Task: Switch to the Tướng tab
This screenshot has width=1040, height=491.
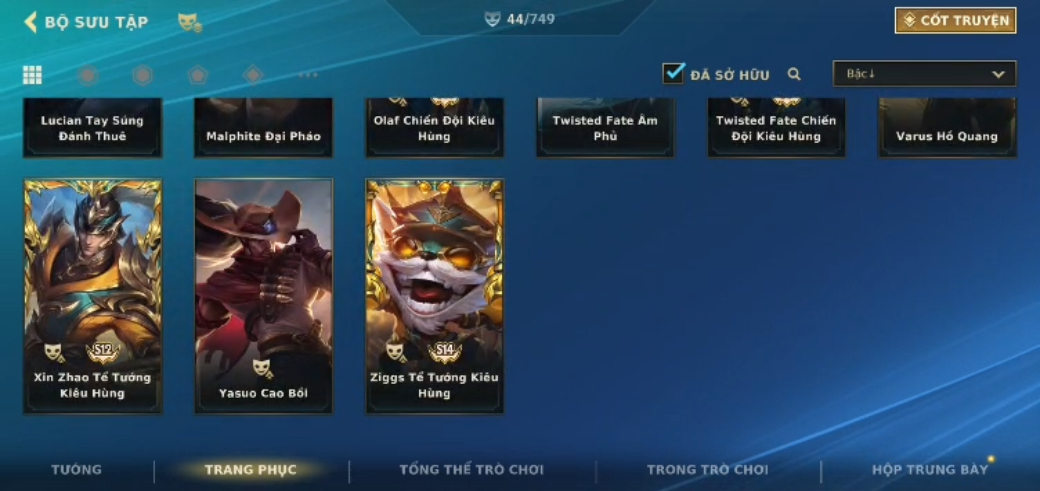Action: click(x=77, y=470)
